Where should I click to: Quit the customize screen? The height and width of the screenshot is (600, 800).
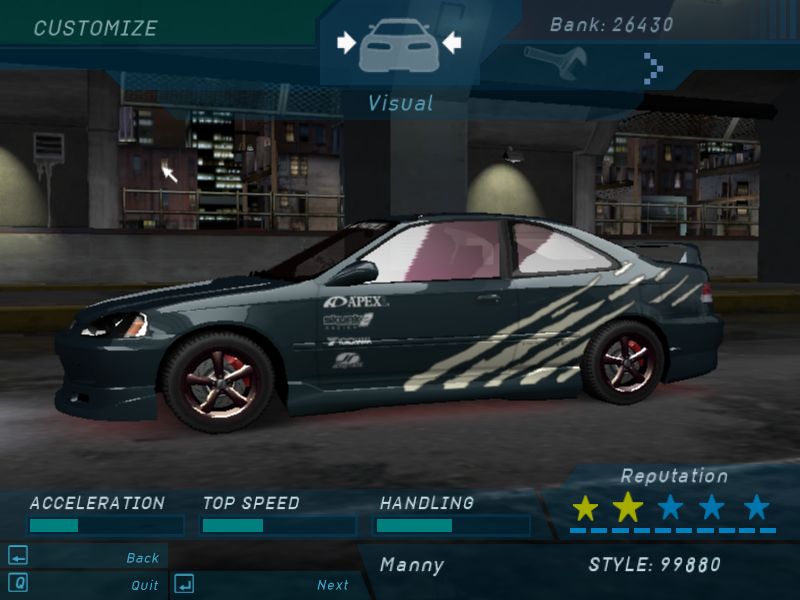(x=144, y=585)
